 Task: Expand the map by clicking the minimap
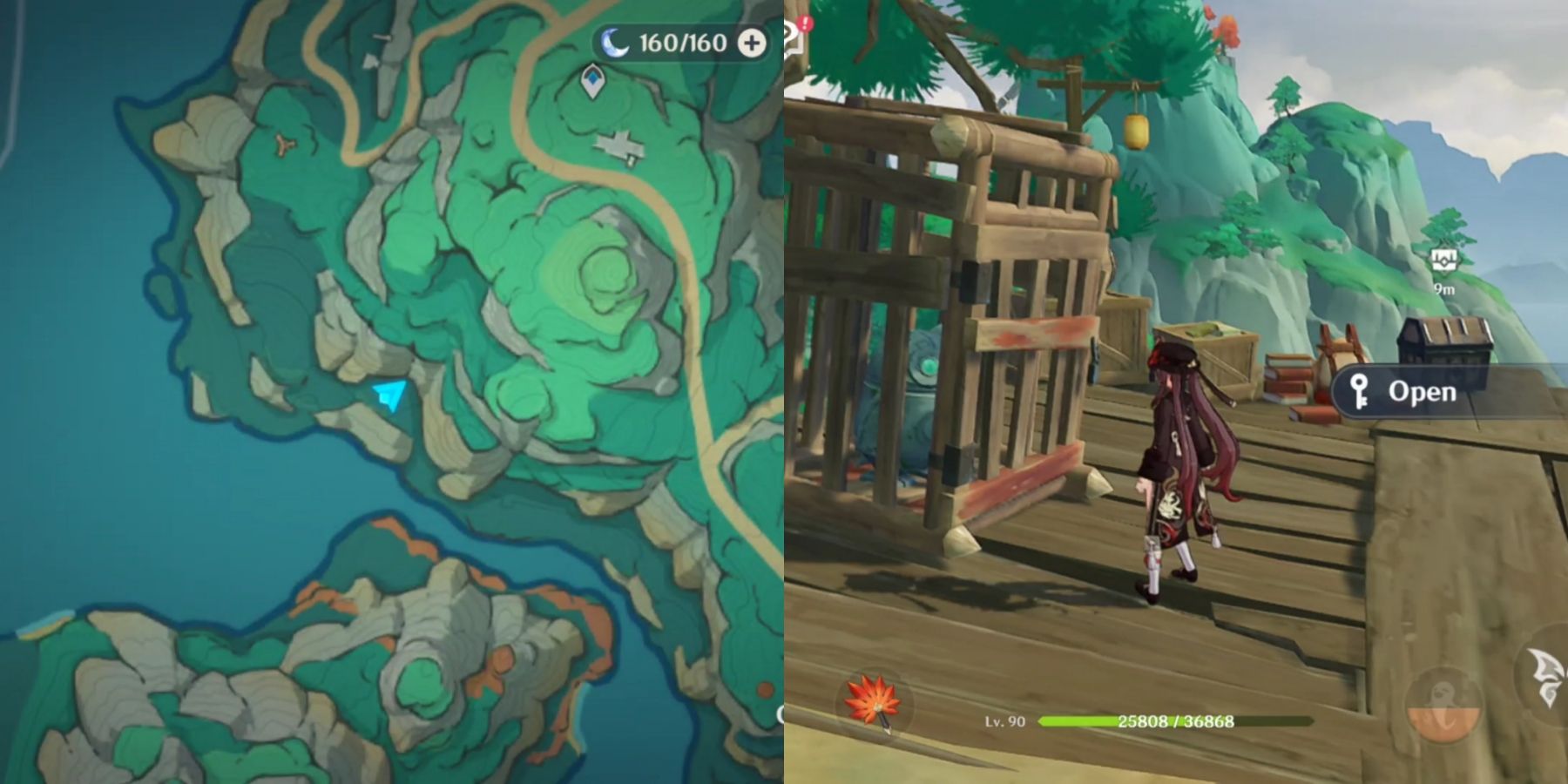(392, 392)
